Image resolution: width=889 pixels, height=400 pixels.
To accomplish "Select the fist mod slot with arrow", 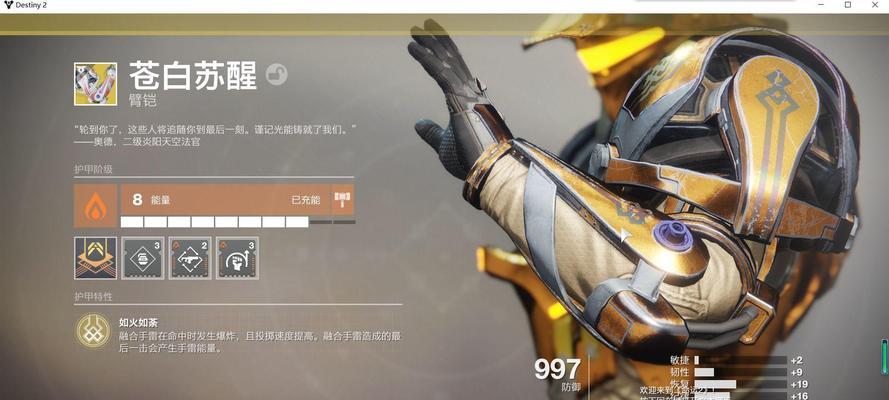I will [x=237, y=257].
